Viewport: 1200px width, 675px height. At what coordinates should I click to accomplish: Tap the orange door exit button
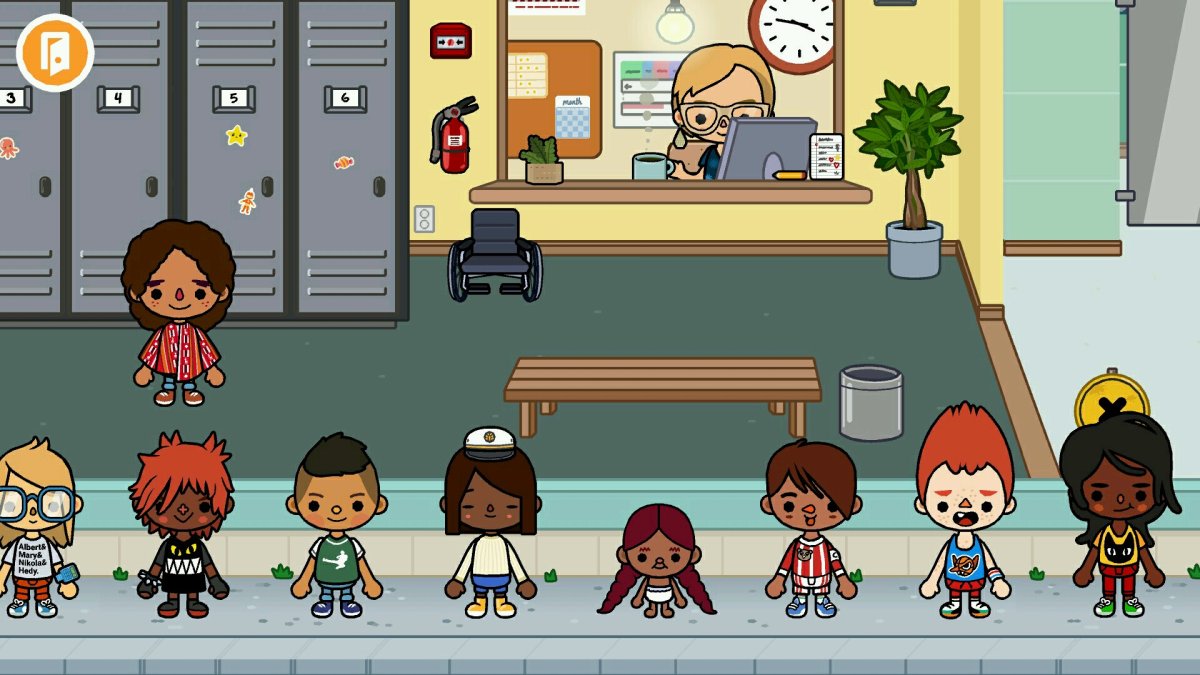click(55, 53)
